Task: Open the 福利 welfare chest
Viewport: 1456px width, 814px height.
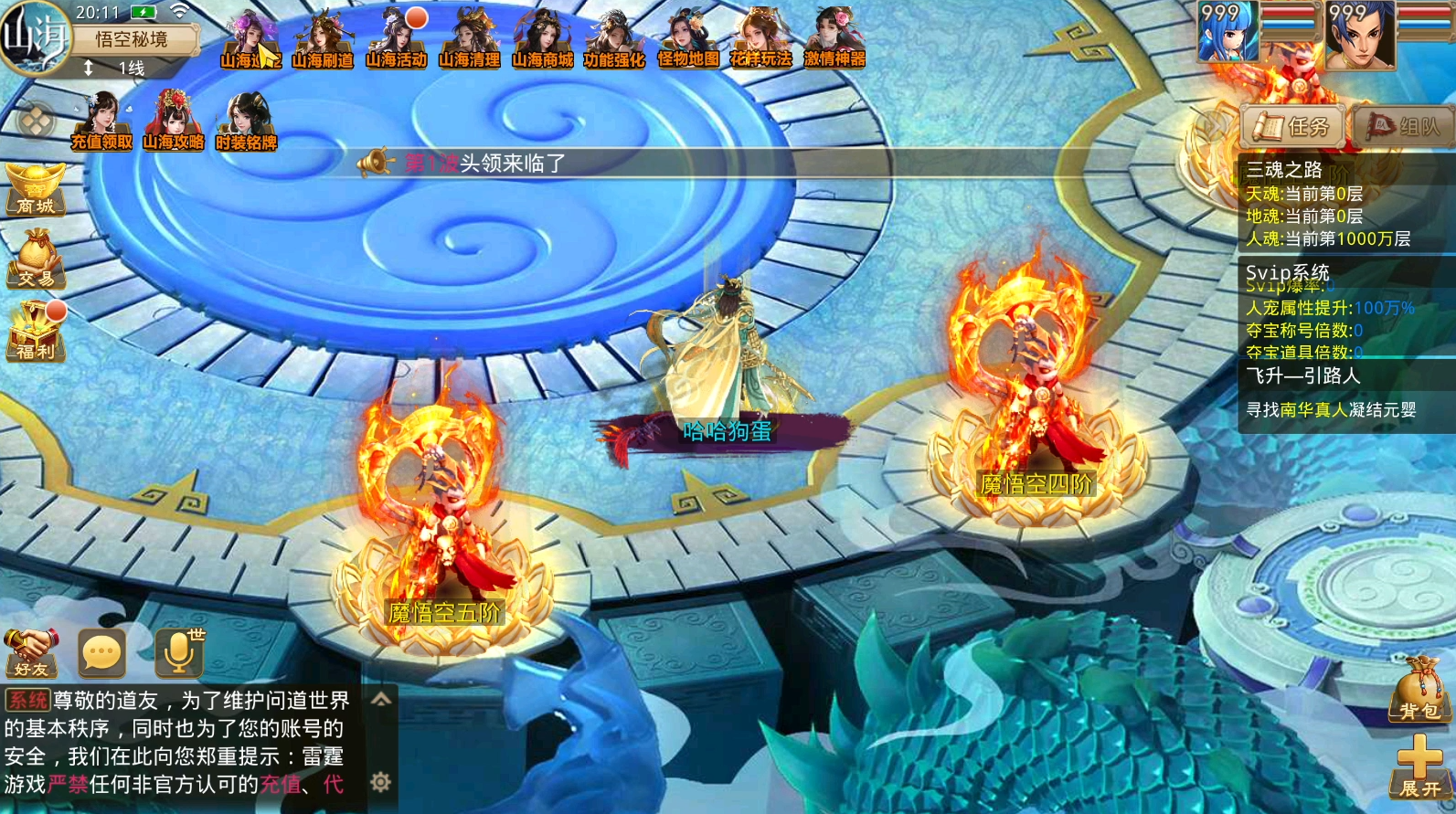Action: pyautogui.click(x=36, y=333)
